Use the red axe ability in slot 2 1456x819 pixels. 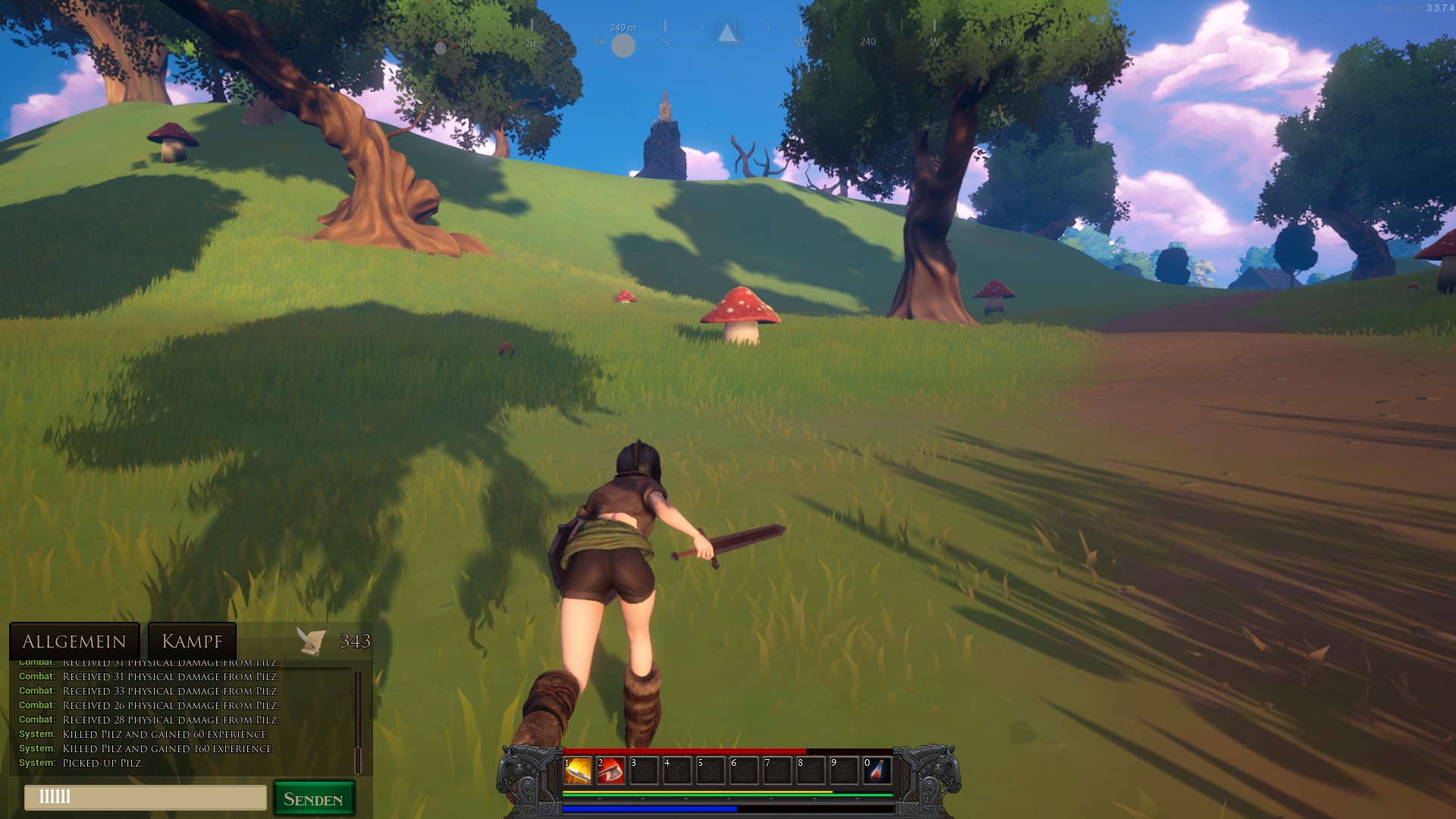click(x=611, y=772)
